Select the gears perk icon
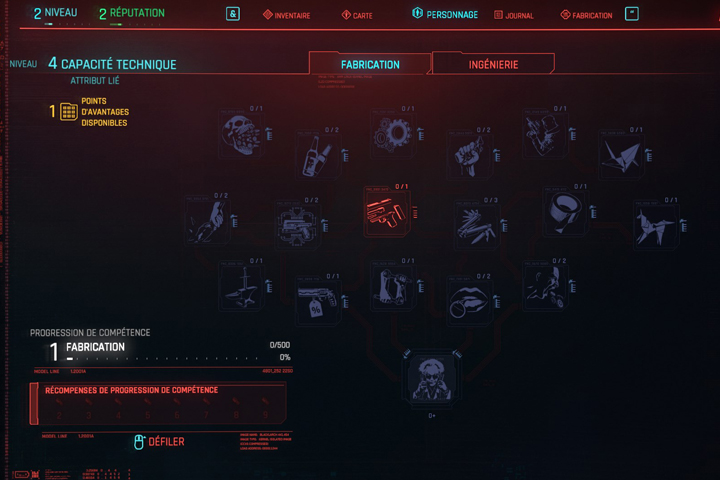The width and height of the screenshot is (720, 480). pos(391,132)
